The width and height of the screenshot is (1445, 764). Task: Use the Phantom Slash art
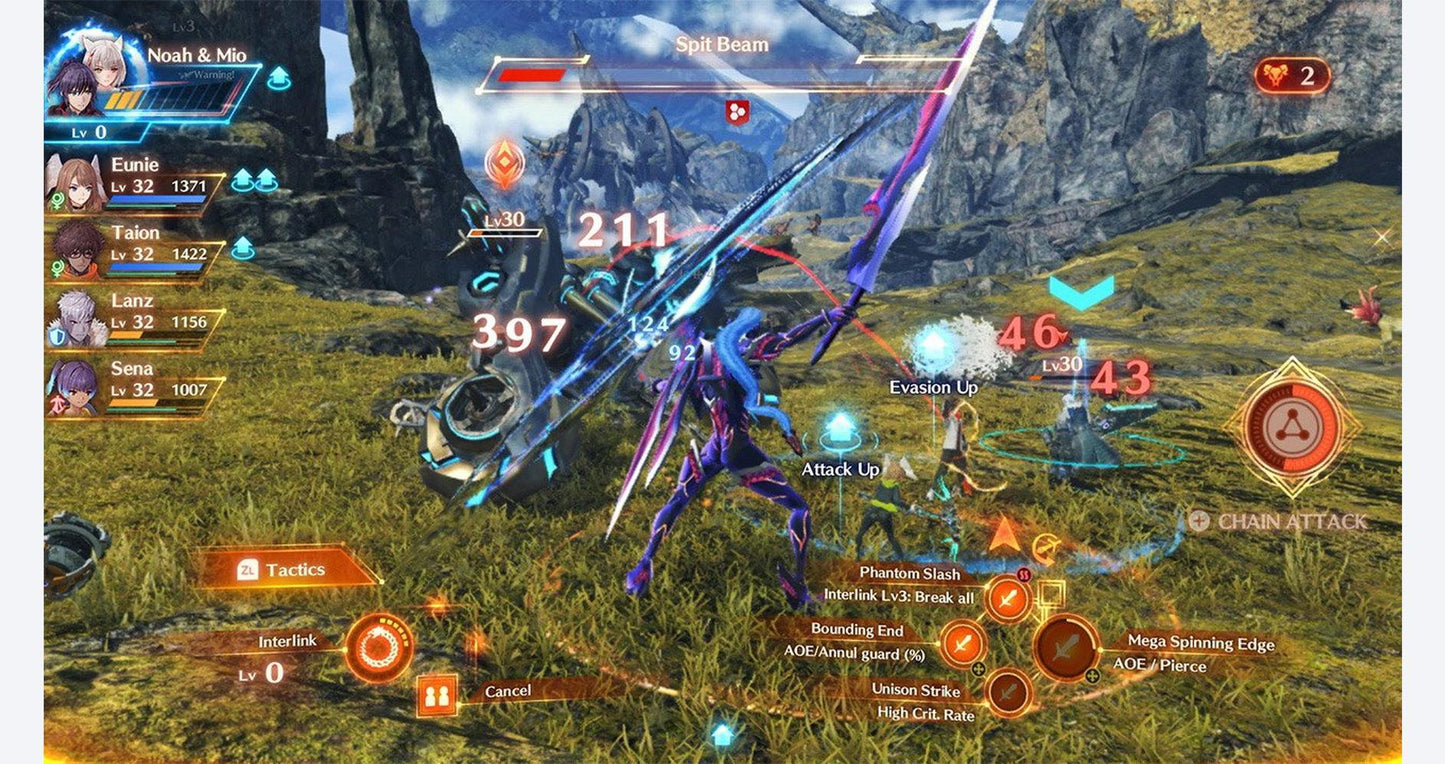(1008, 599)
